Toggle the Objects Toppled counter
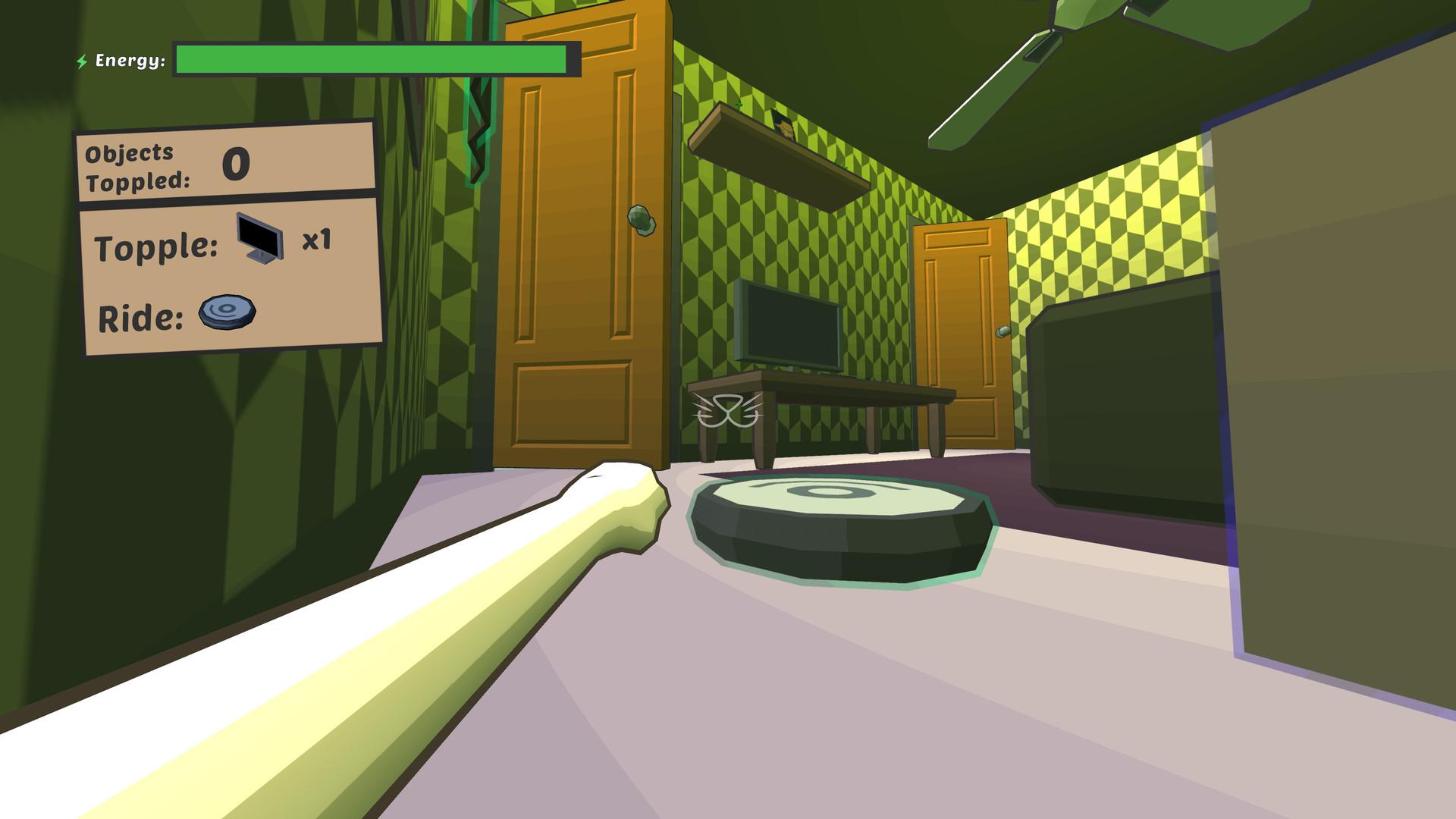 227,165
